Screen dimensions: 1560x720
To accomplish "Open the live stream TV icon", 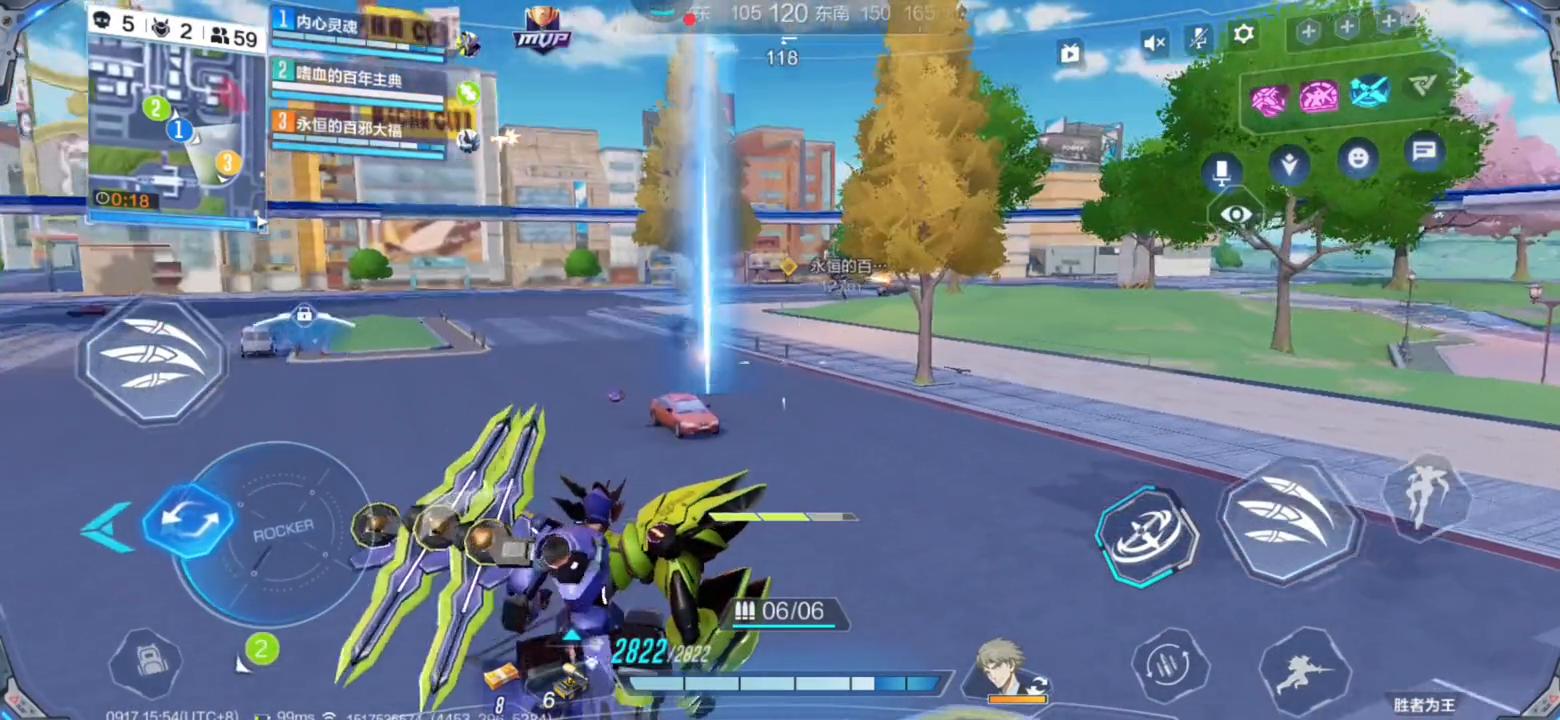I will click(x=1070, y=52).
